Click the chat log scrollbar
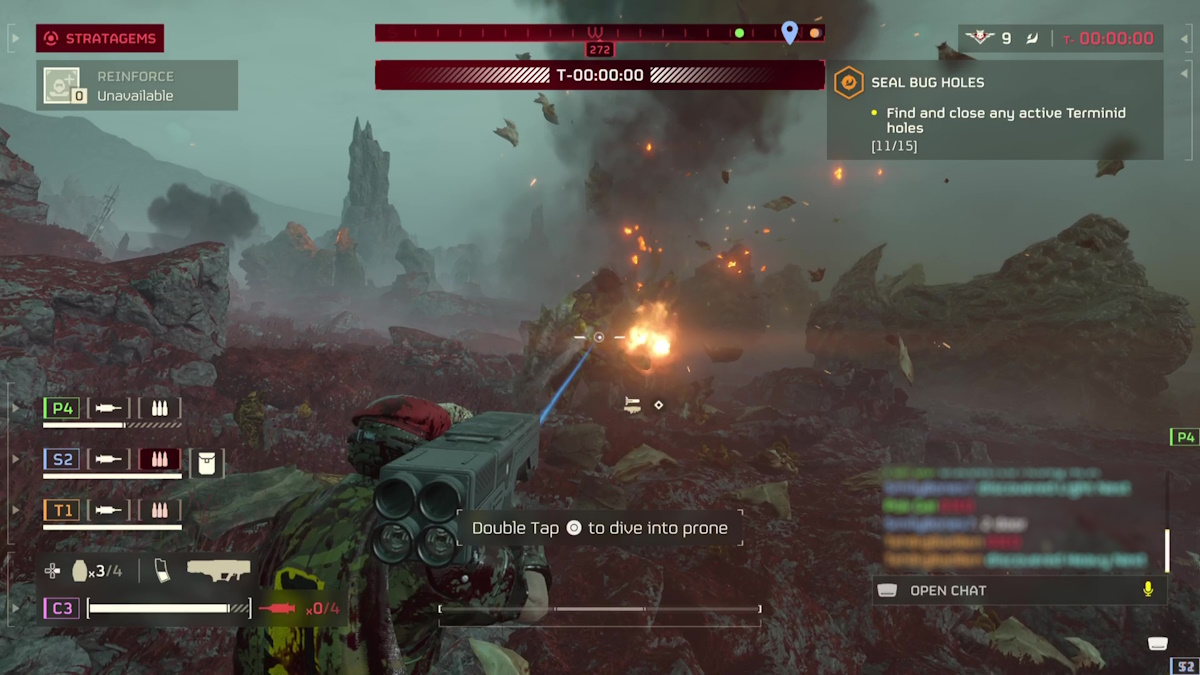Image resolution: width=1200 pixels, height=675 pixels. 1167,549
